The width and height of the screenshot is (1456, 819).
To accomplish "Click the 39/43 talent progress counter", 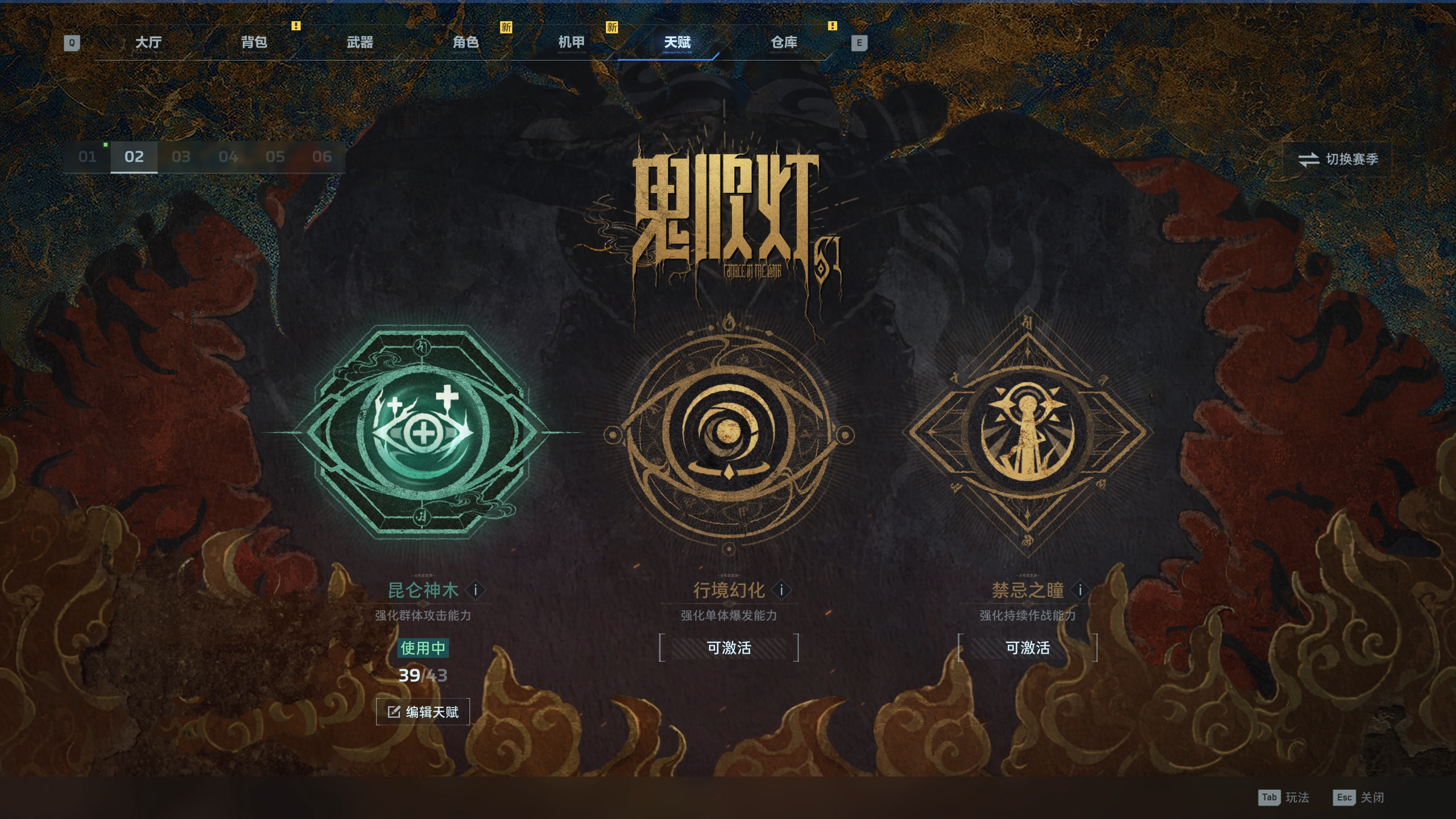I will [423, 675].
